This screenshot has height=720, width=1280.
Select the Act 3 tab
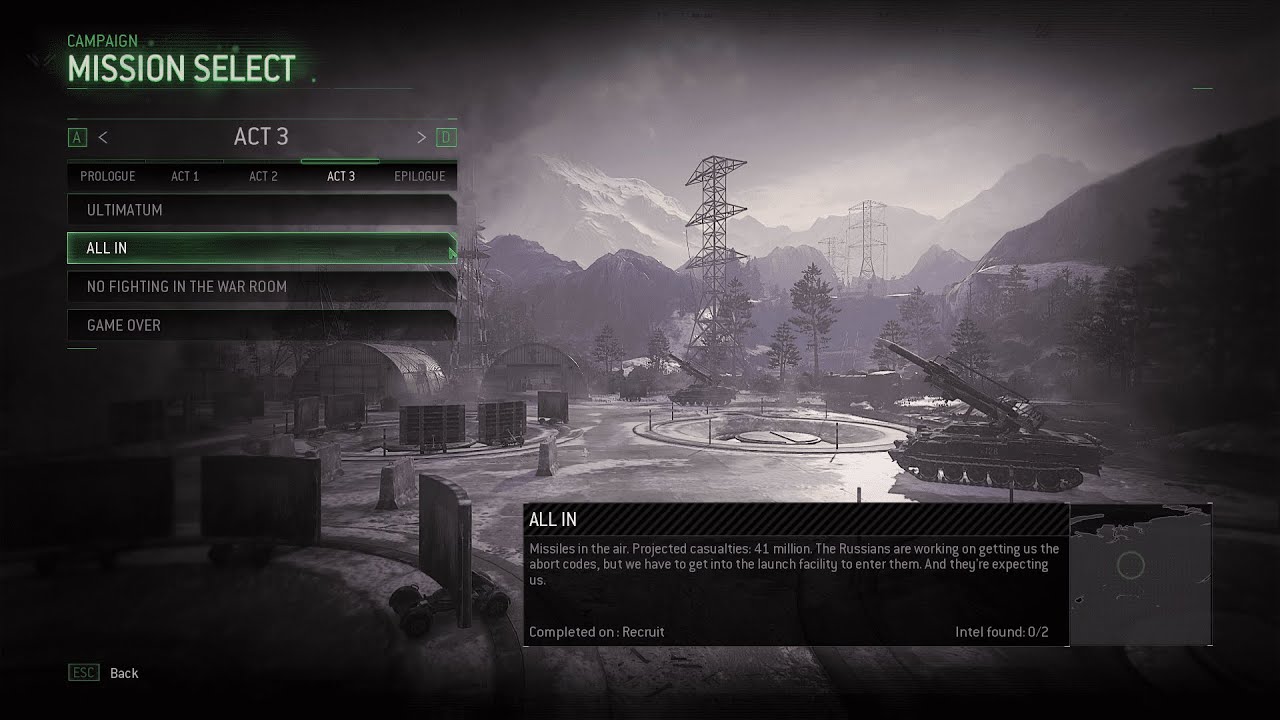tap(341, 176)
